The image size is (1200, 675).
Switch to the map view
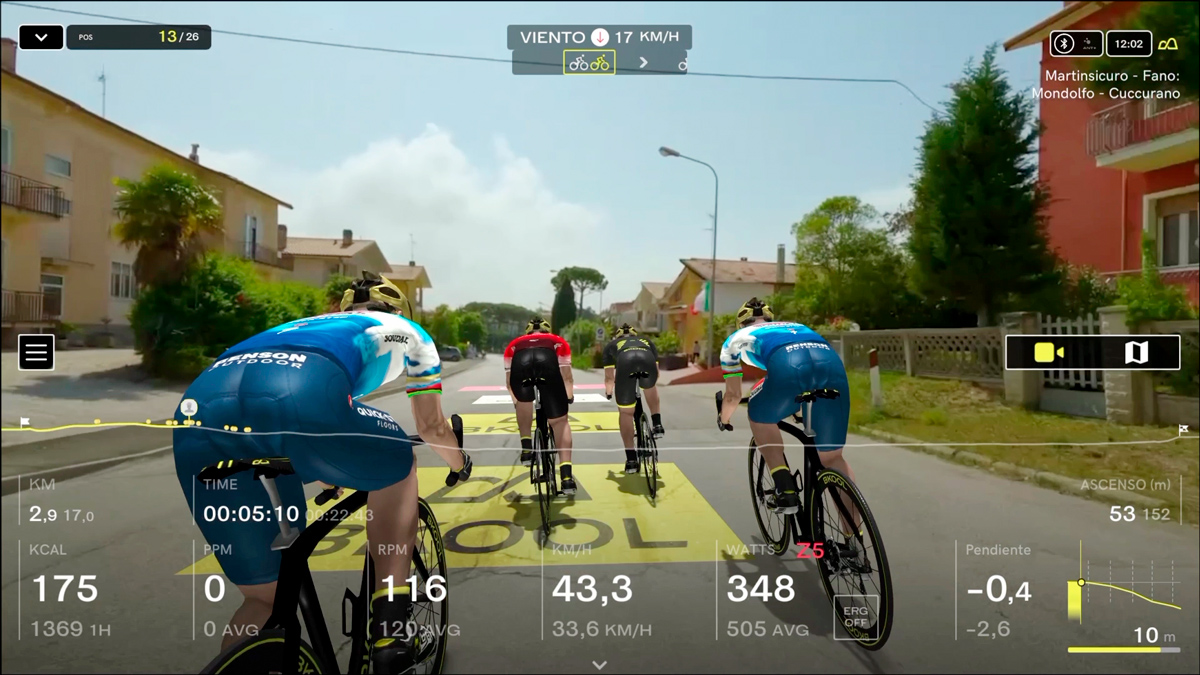point(1136,352)
